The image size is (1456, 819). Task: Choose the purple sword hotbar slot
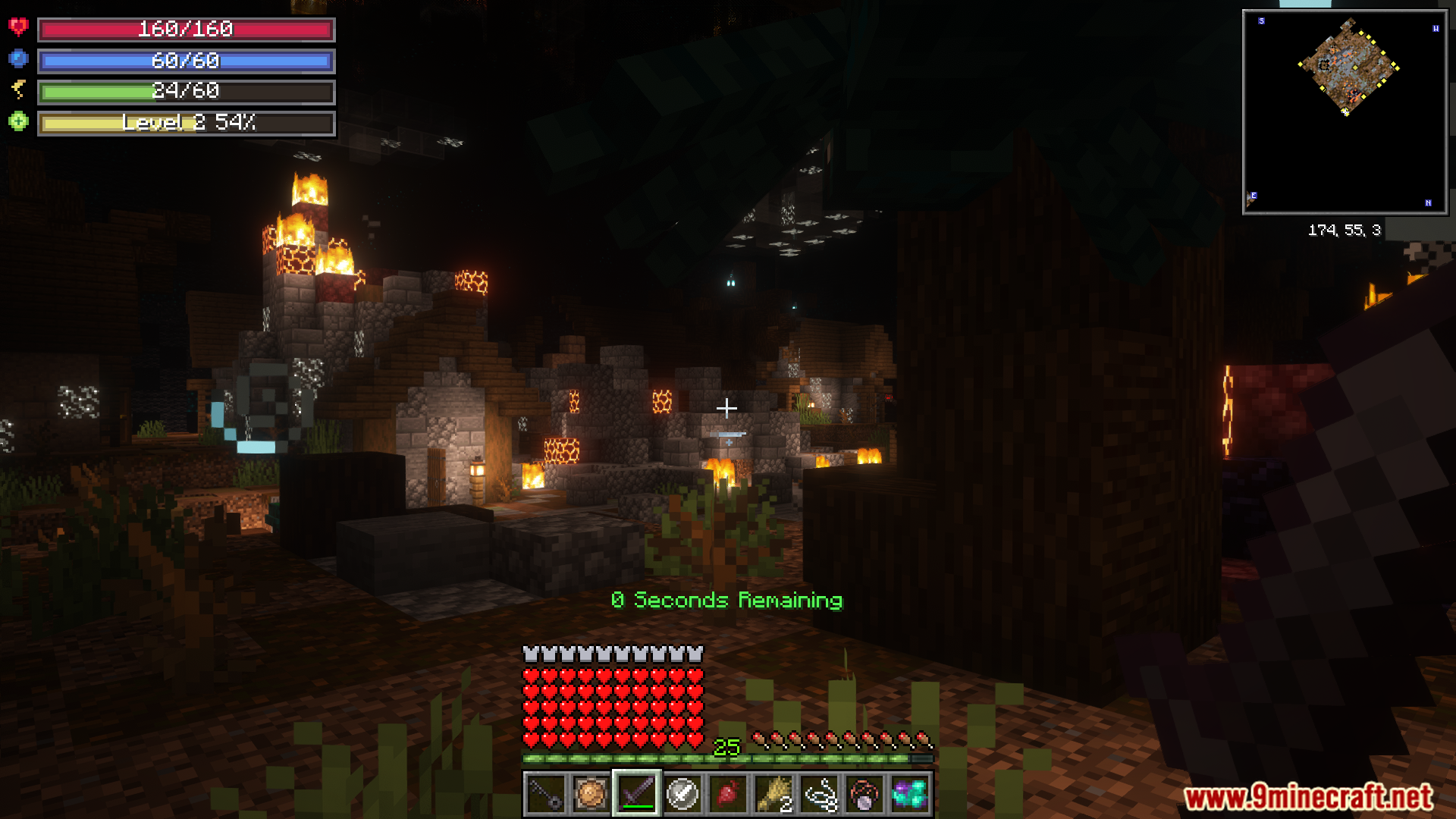click(637, 794)
